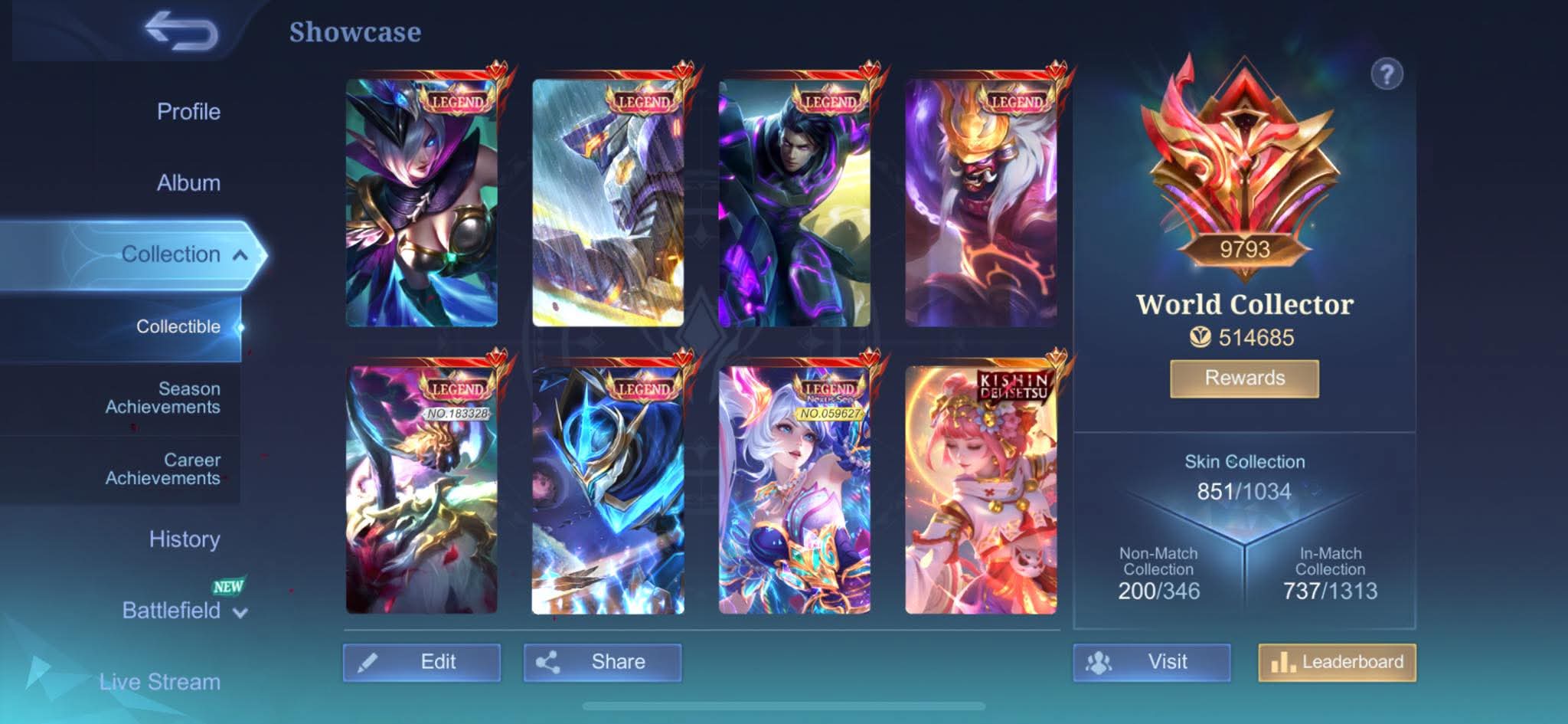Claim collector Rewards
This screenshot has height=724, width=1568.
pyautogui.click(x=1244, y=378)
